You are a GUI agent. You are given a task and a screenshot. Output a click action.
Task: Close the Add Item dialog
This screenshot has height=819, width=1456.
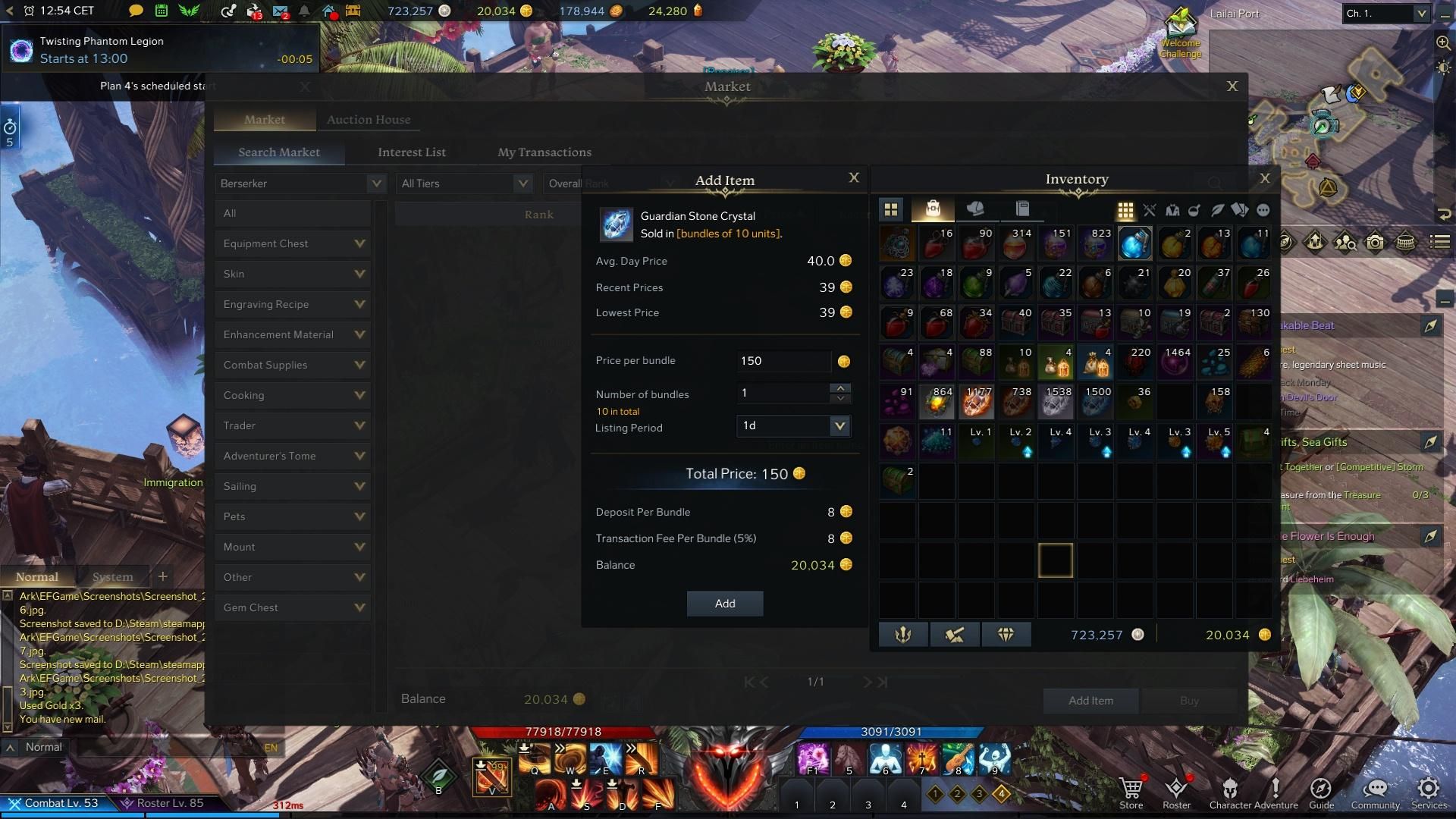tap(854, 177)
